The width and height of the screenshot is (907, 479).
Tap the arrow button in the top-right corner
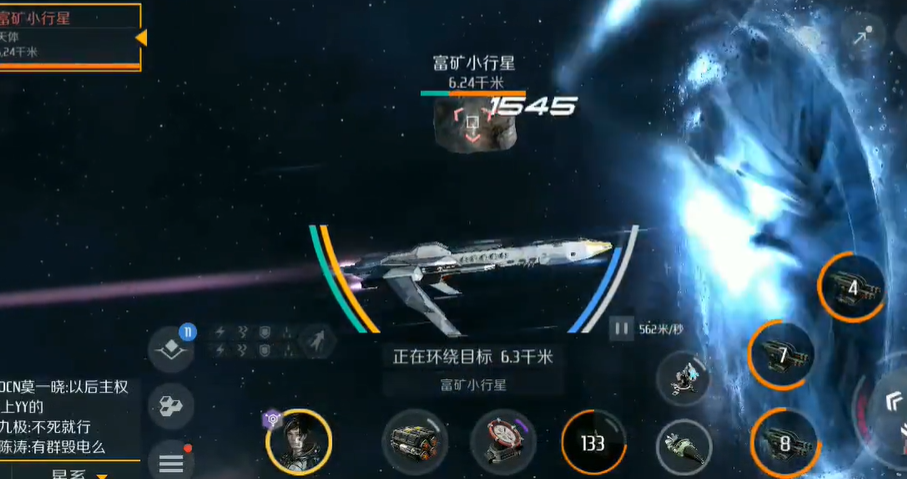coord(861,38)
